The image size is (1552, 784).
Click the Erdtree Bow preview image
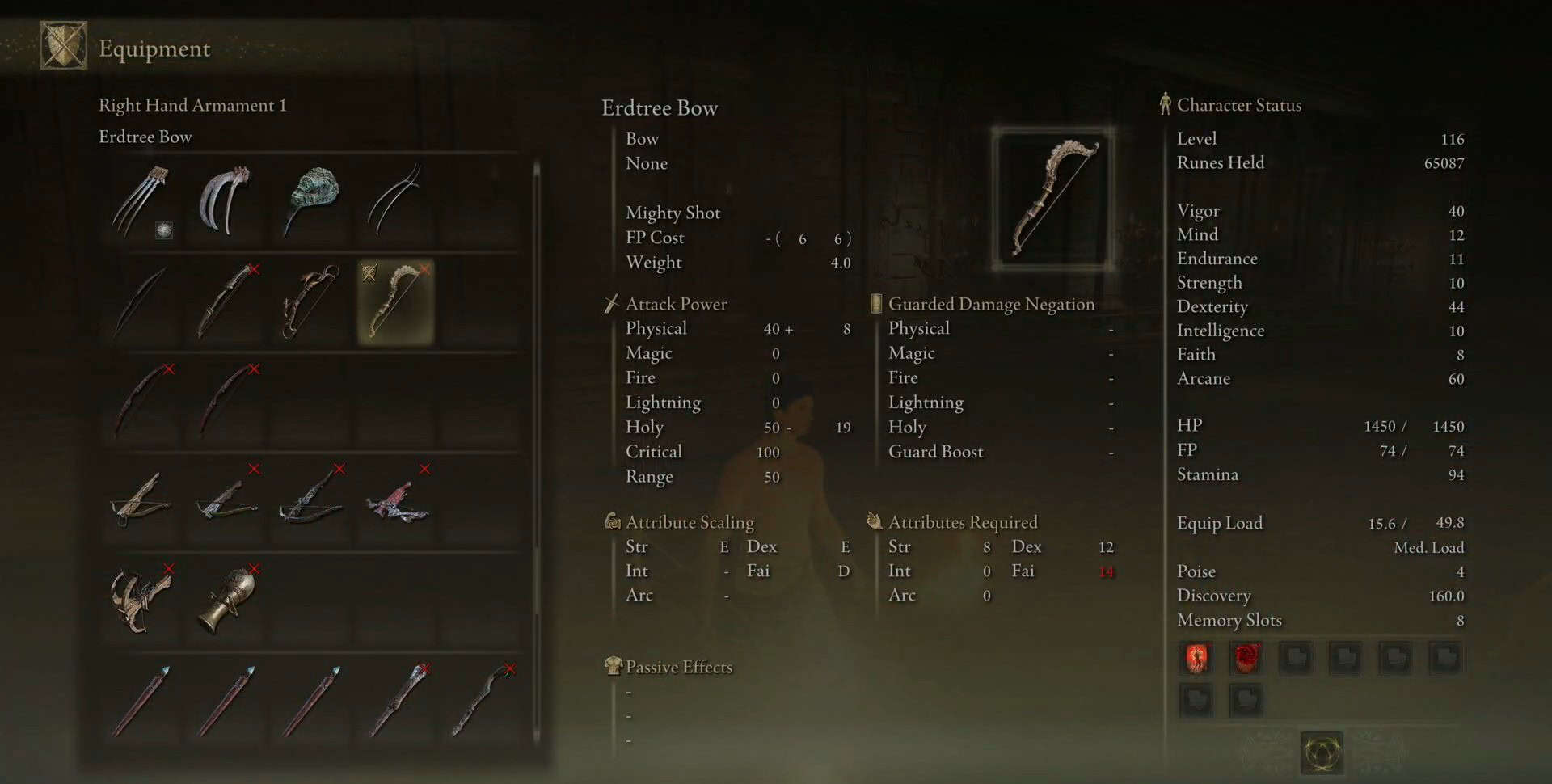coord(1052,199)
